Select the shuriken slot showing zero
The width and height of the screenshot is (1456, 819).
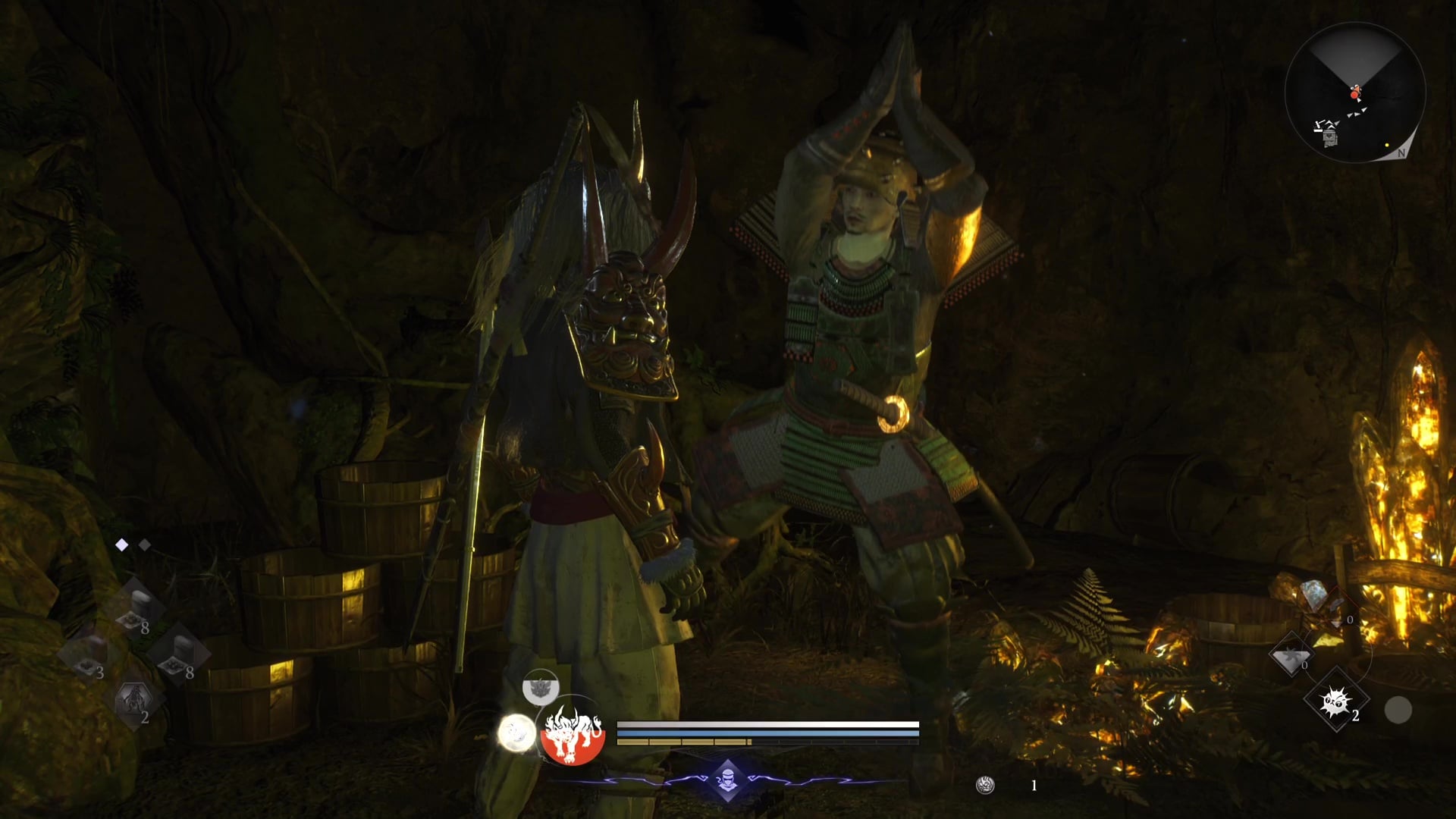tap(1291, 656)
